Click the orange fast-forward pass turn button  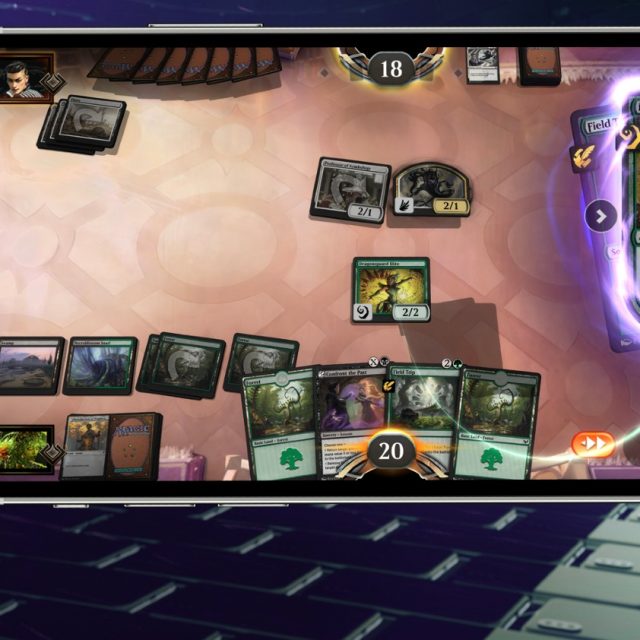(593, 443)
